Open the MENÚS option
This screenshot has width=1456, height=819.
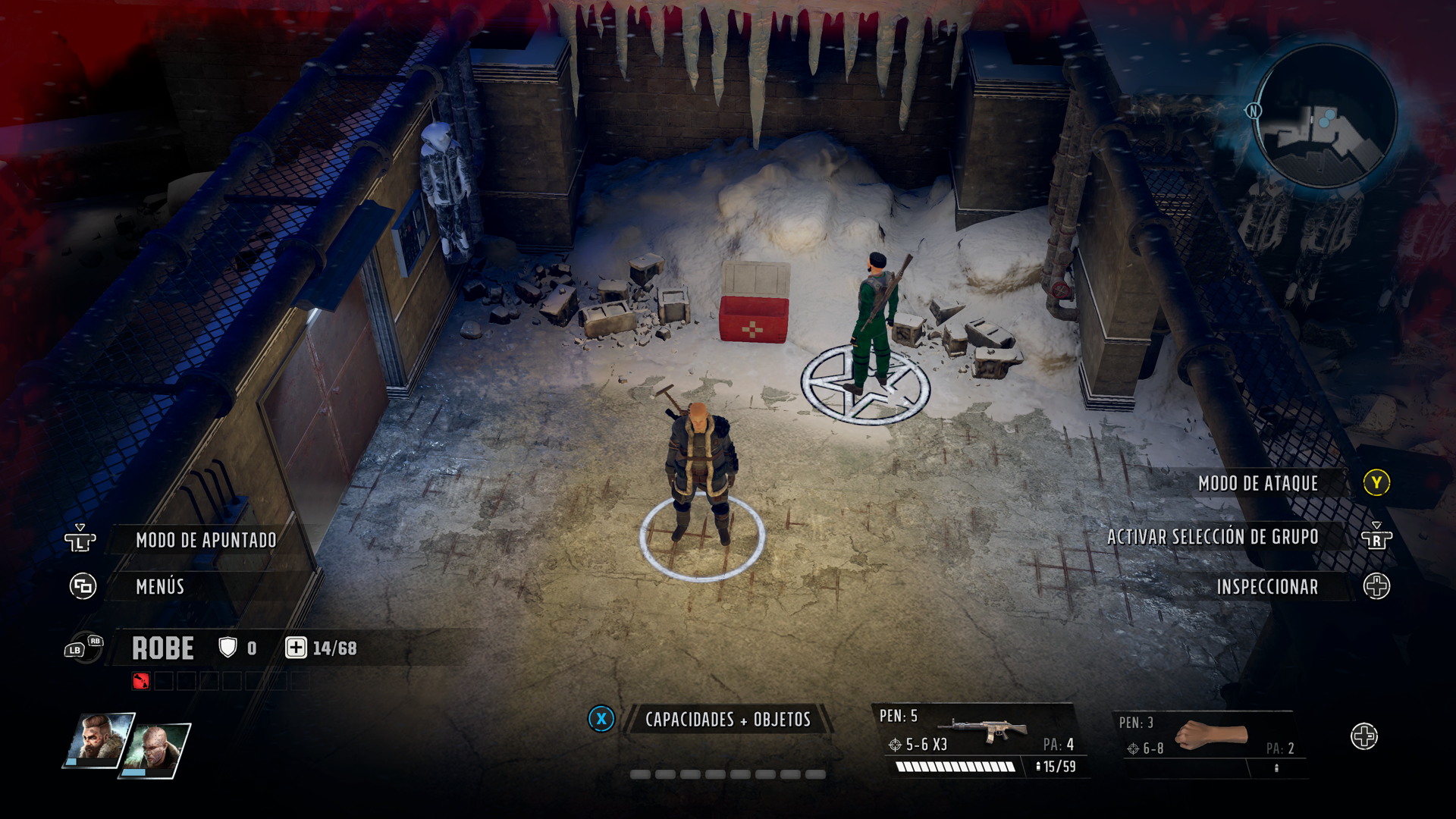[160, 586]
